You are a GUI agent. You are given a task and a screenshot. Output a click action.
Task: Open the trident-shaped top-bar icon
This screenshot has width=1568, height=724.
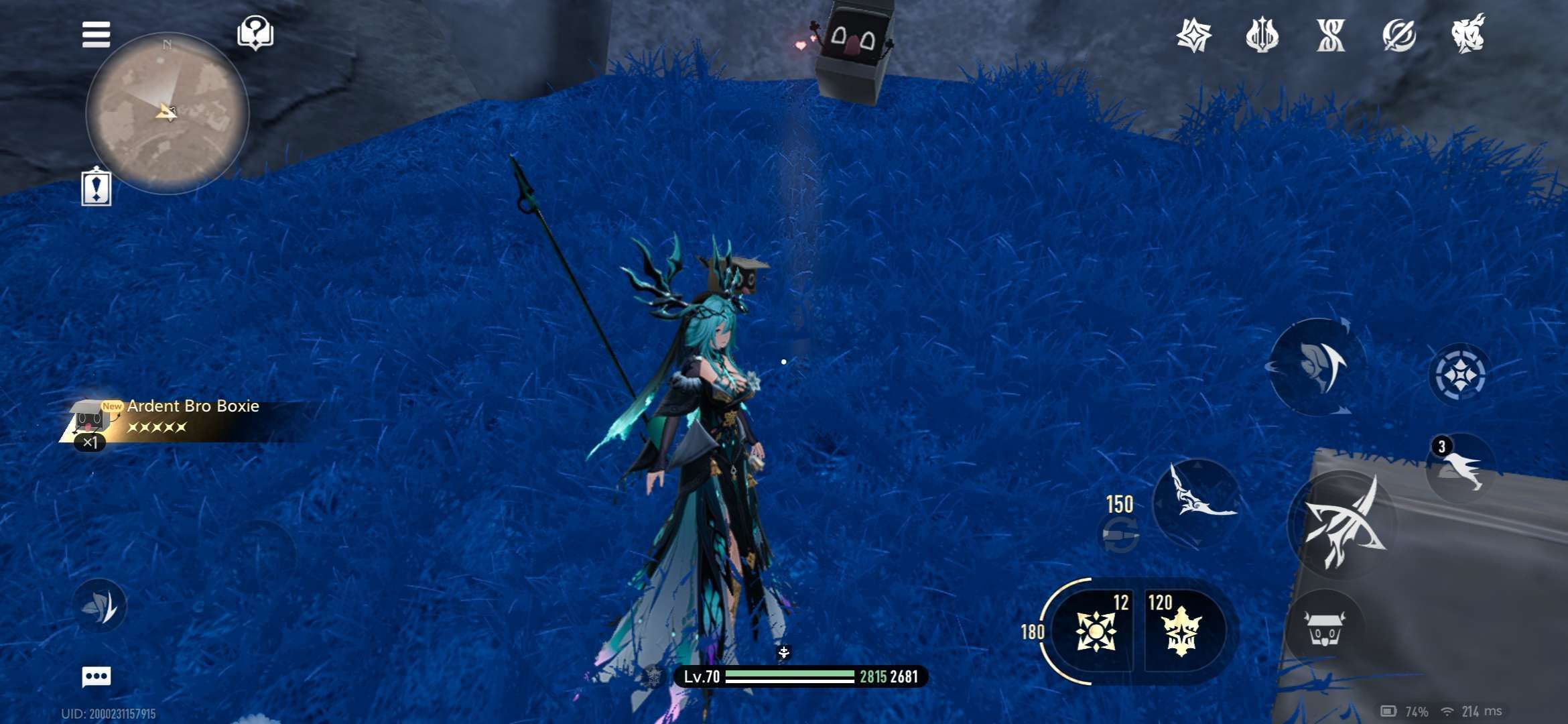click(x=1262, y=35)
